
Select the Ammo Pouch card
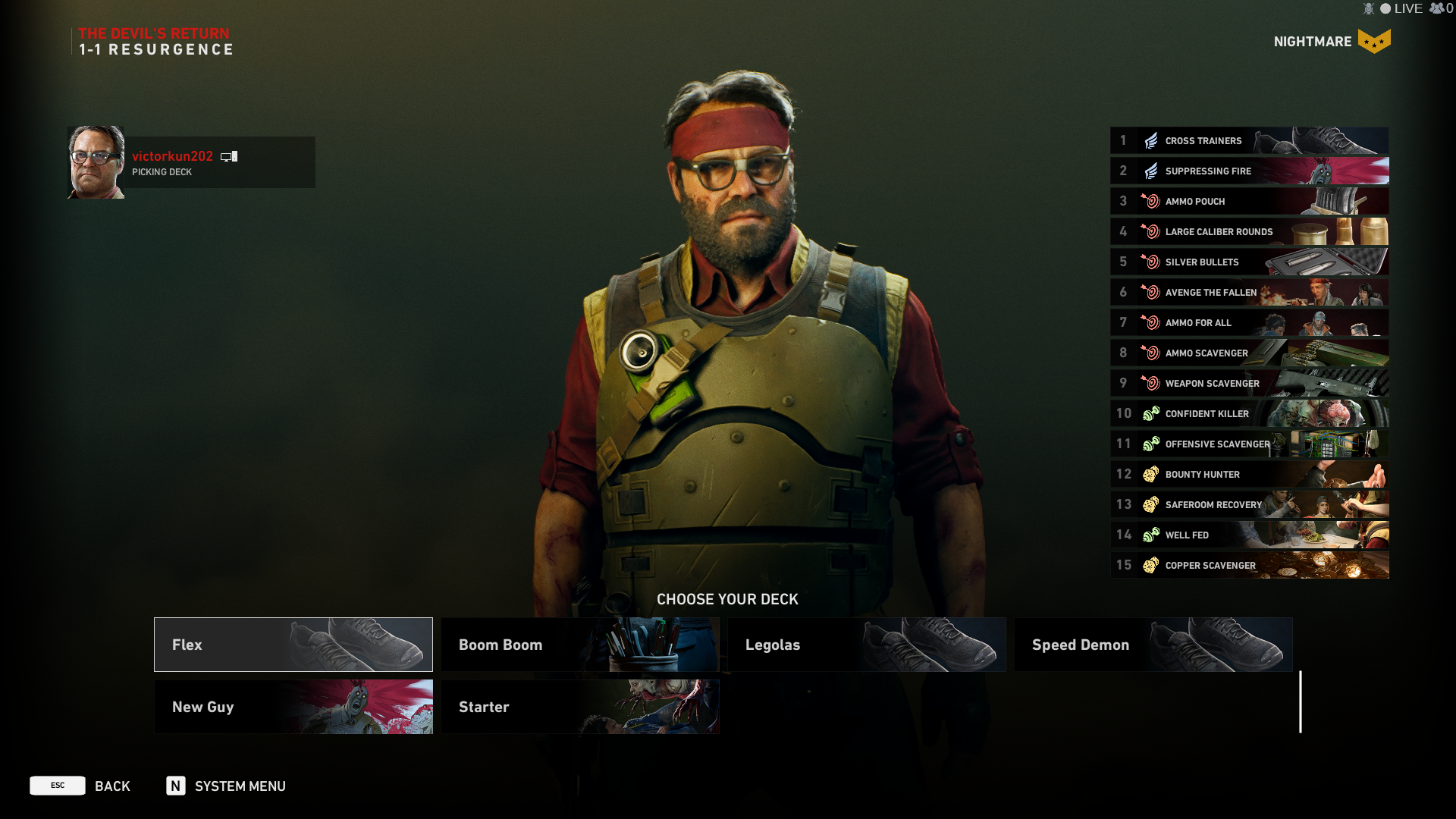coord(1249,201)
